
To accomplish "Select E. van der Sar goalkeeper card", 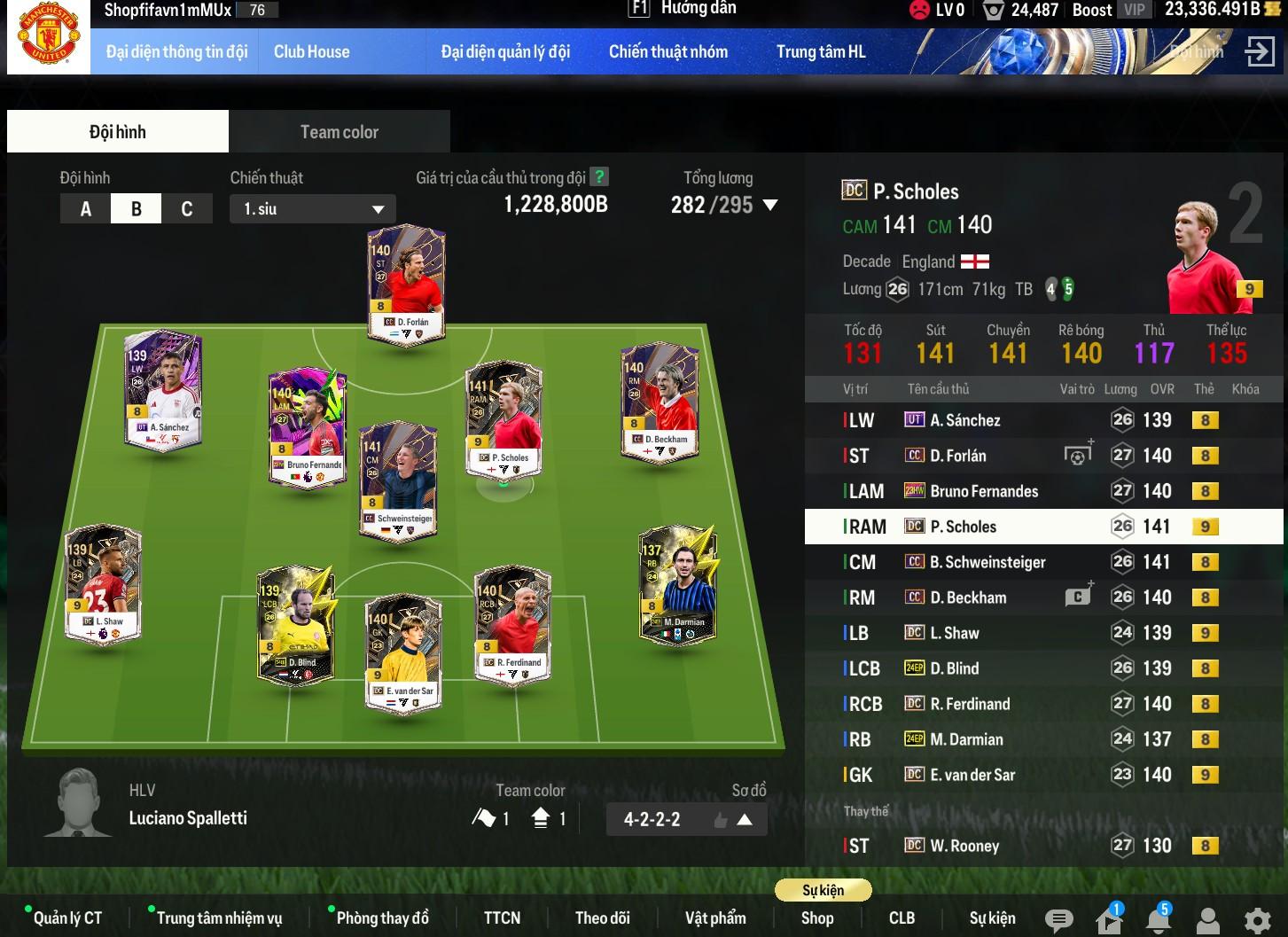I will (403, 653).
